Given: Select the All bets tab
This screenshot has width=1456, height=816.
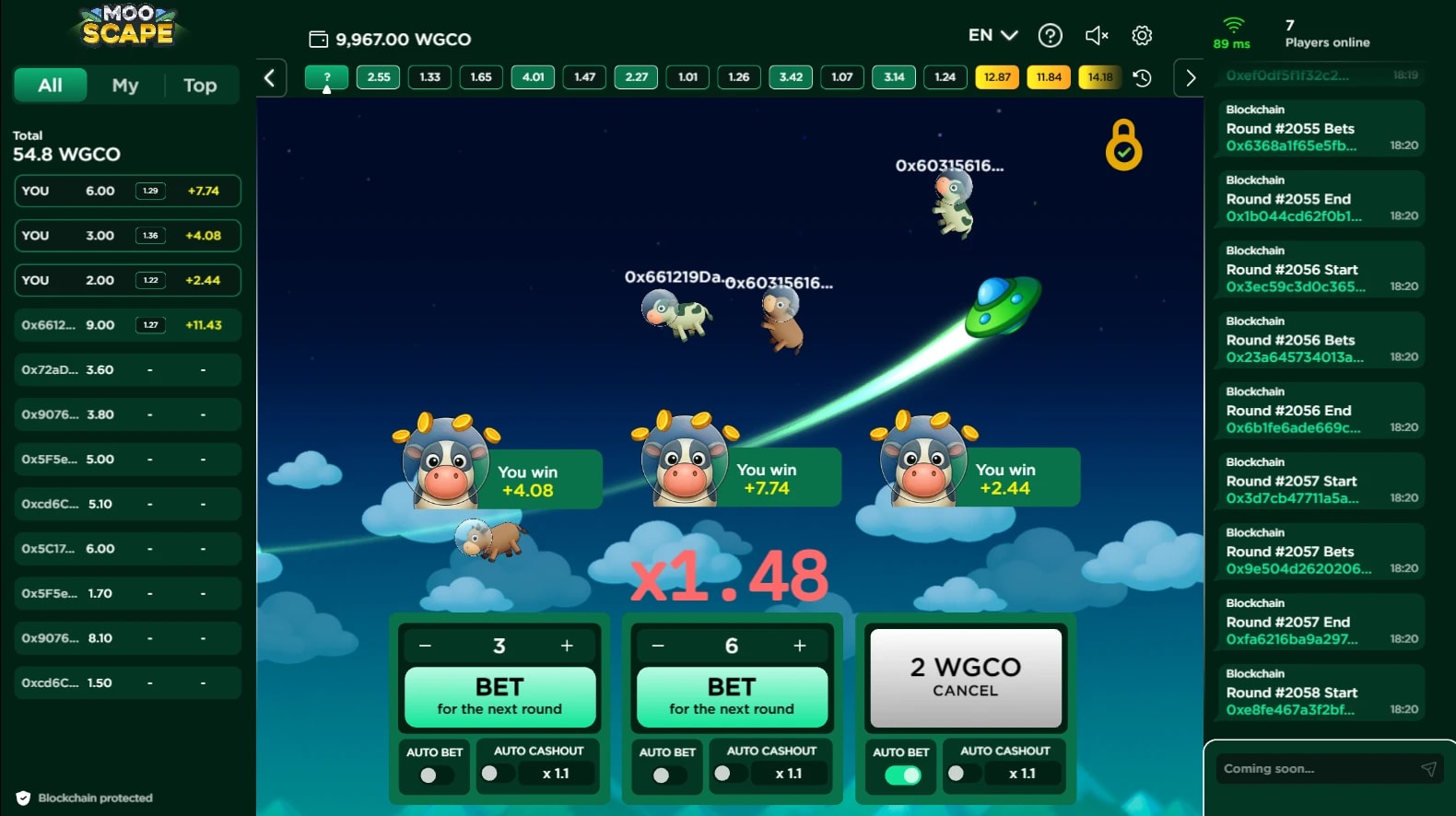Looking at the screenshot, I should (x=51, y=86).
